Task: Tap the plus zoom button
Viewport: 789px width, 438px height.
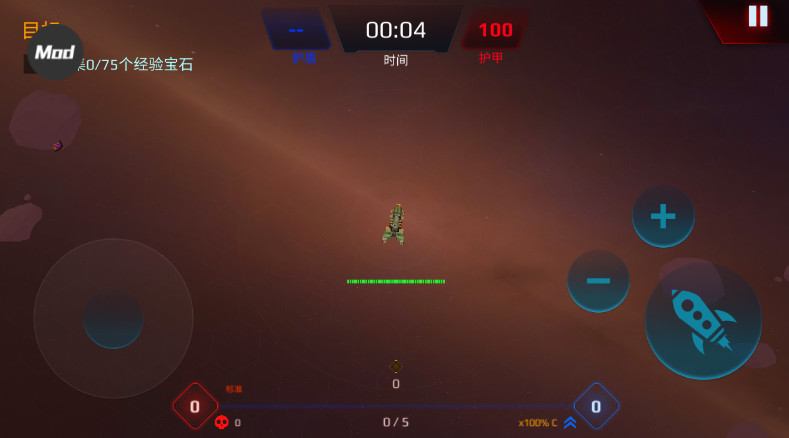Action: [663, 216]
